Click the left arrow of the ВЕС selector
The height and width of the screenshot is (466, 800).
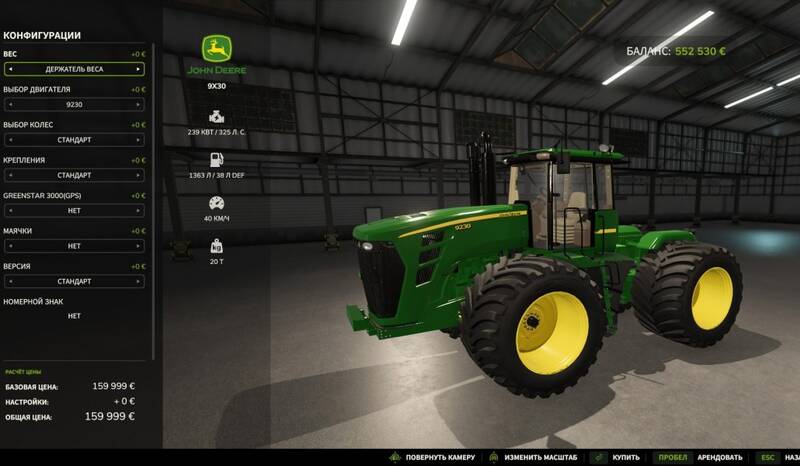(9, 69)
